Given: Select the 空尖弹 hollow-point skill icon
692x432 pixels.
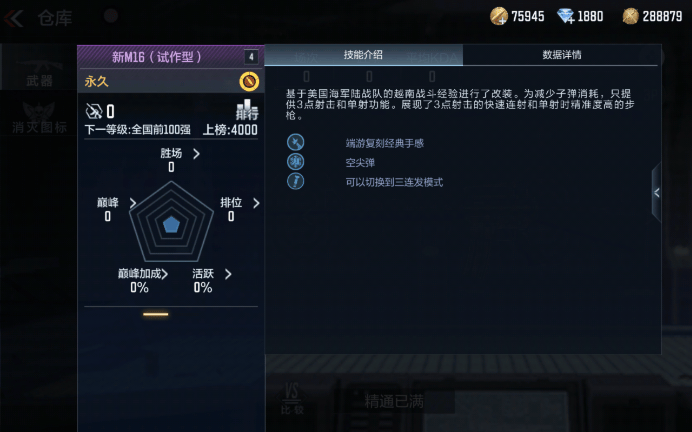Looking at the screenshot, I should (295, 163).
